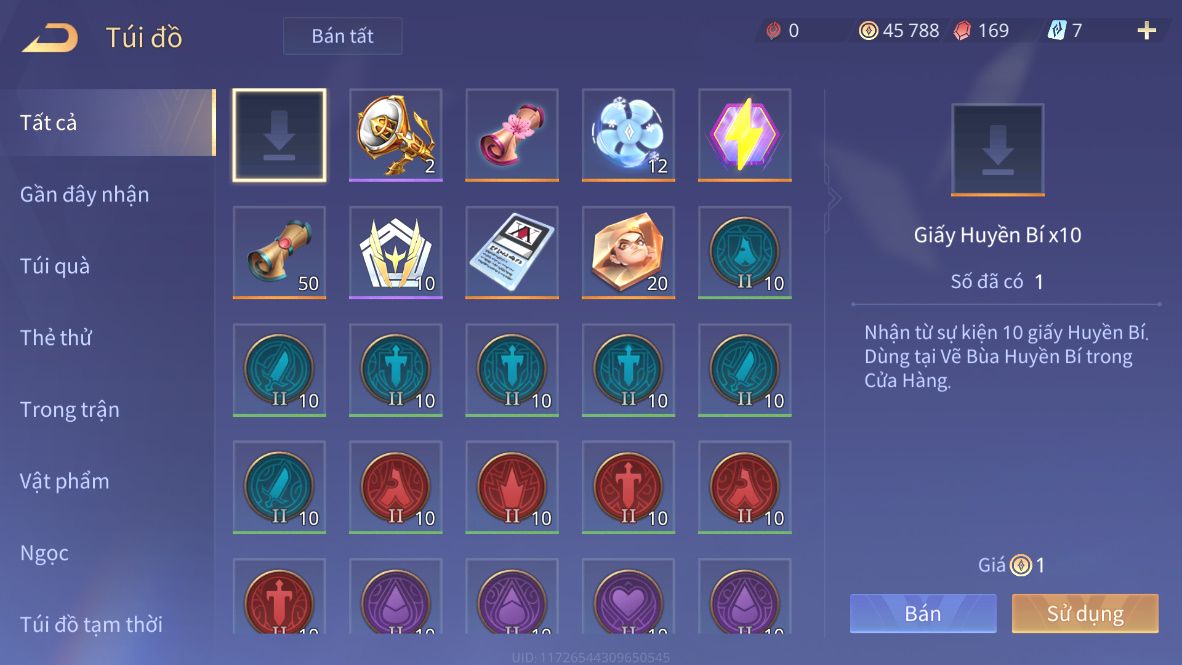This screenshot has height=665, width=1182.
Task: Select the purple lightning hexagon item
Action: point(744,135)
